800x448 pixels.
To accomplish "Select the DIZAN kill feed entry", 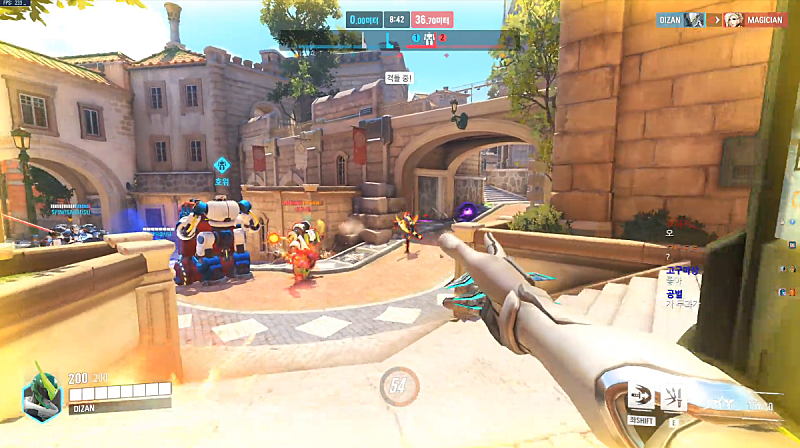I will coord(672,19).
